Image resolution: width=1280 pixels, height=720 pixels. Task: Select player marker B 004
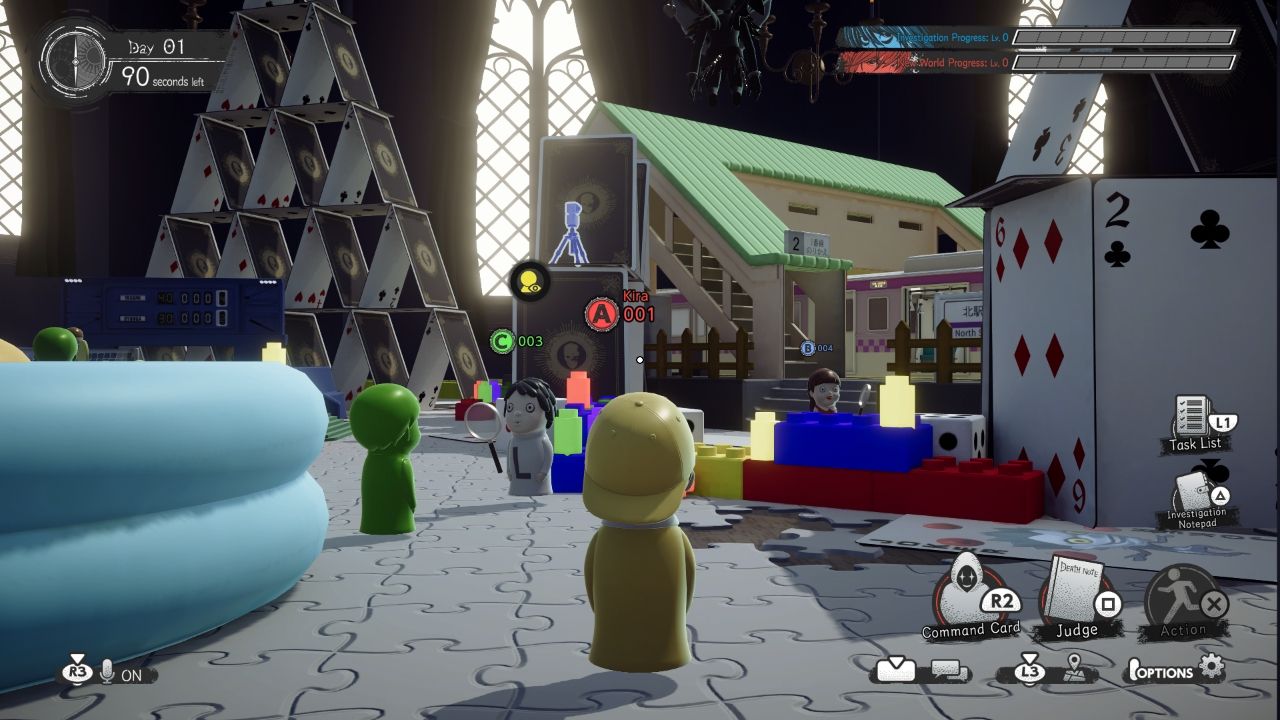tap(808, 348)
